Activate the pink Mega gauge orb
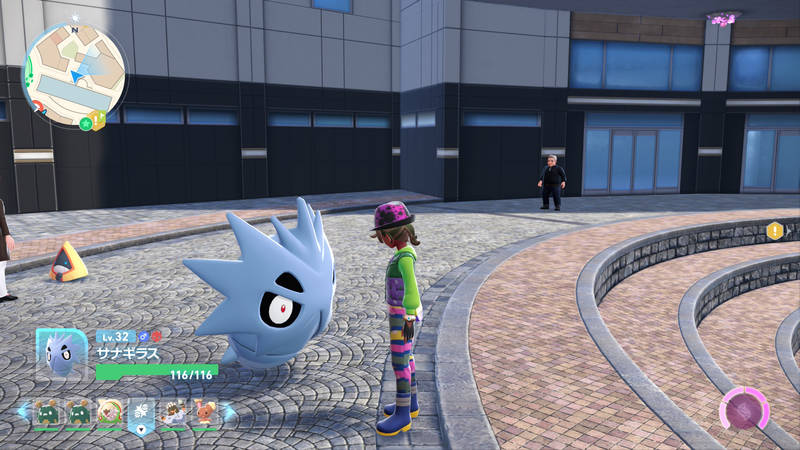Image resolution: width=800 pixels, height=450 pixels. [x=744, y=410]
